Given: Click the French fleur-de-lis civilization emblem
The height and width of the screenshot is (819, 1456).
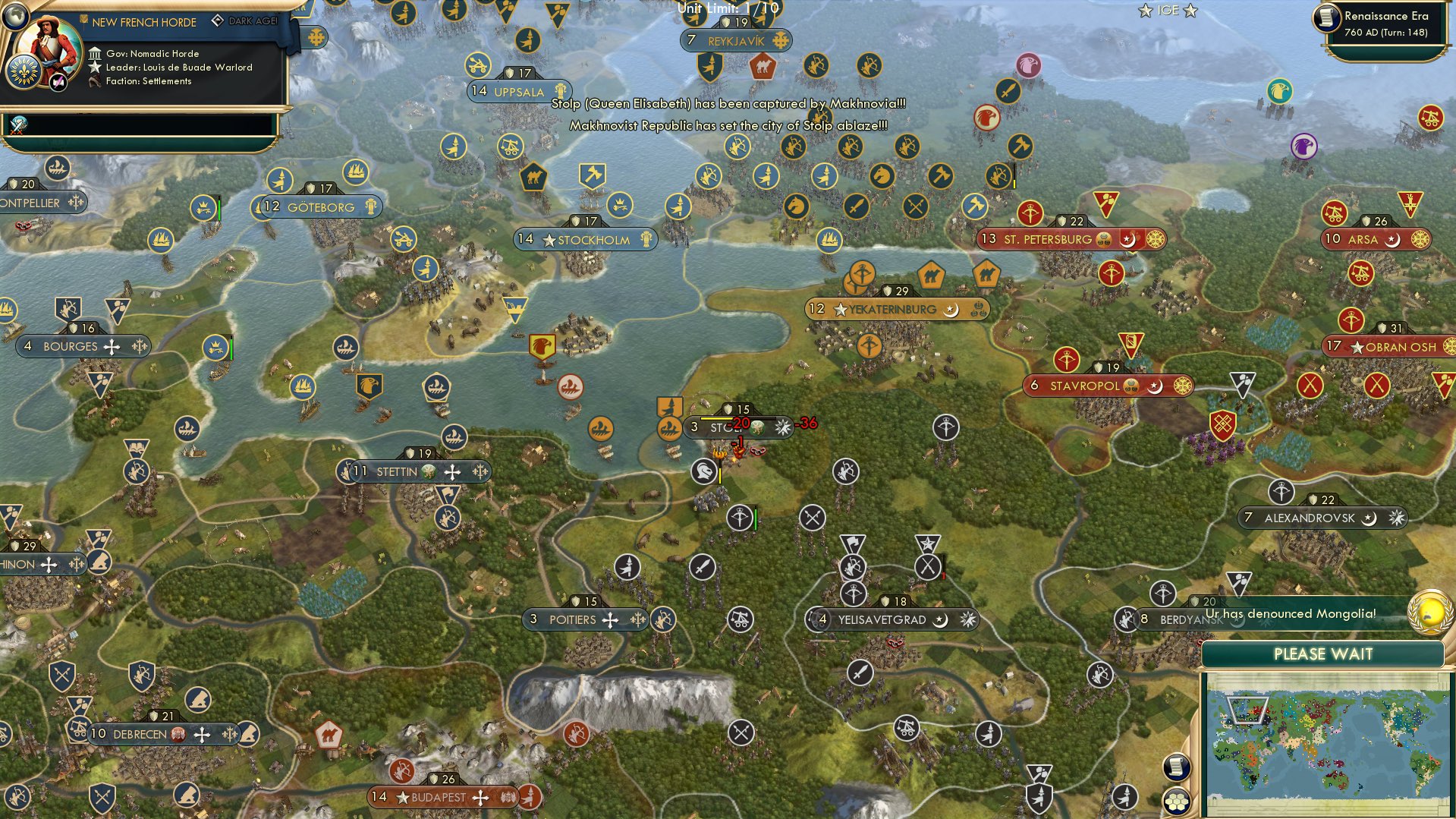Looking at the screenshot, I should [x=25, y=73].
